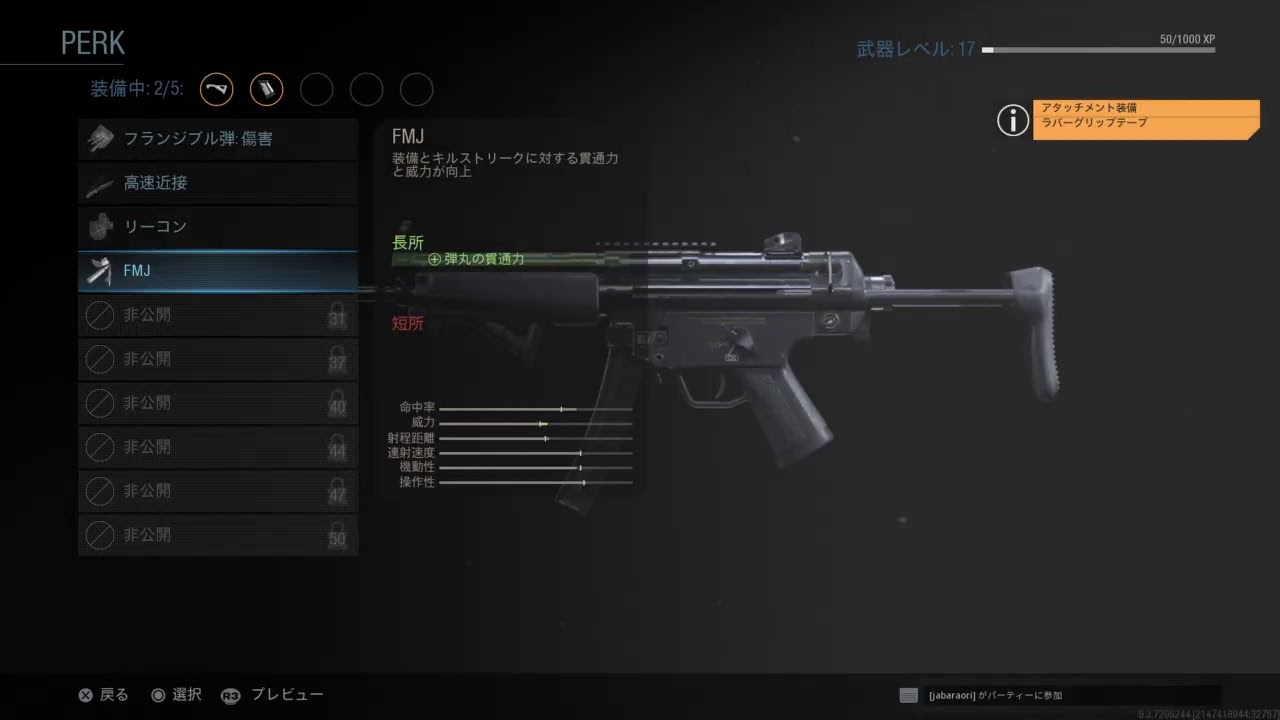Screen dimensions: 1280x720
Task: Click the locked perk requiring level 37
Action: coord(218,359)
